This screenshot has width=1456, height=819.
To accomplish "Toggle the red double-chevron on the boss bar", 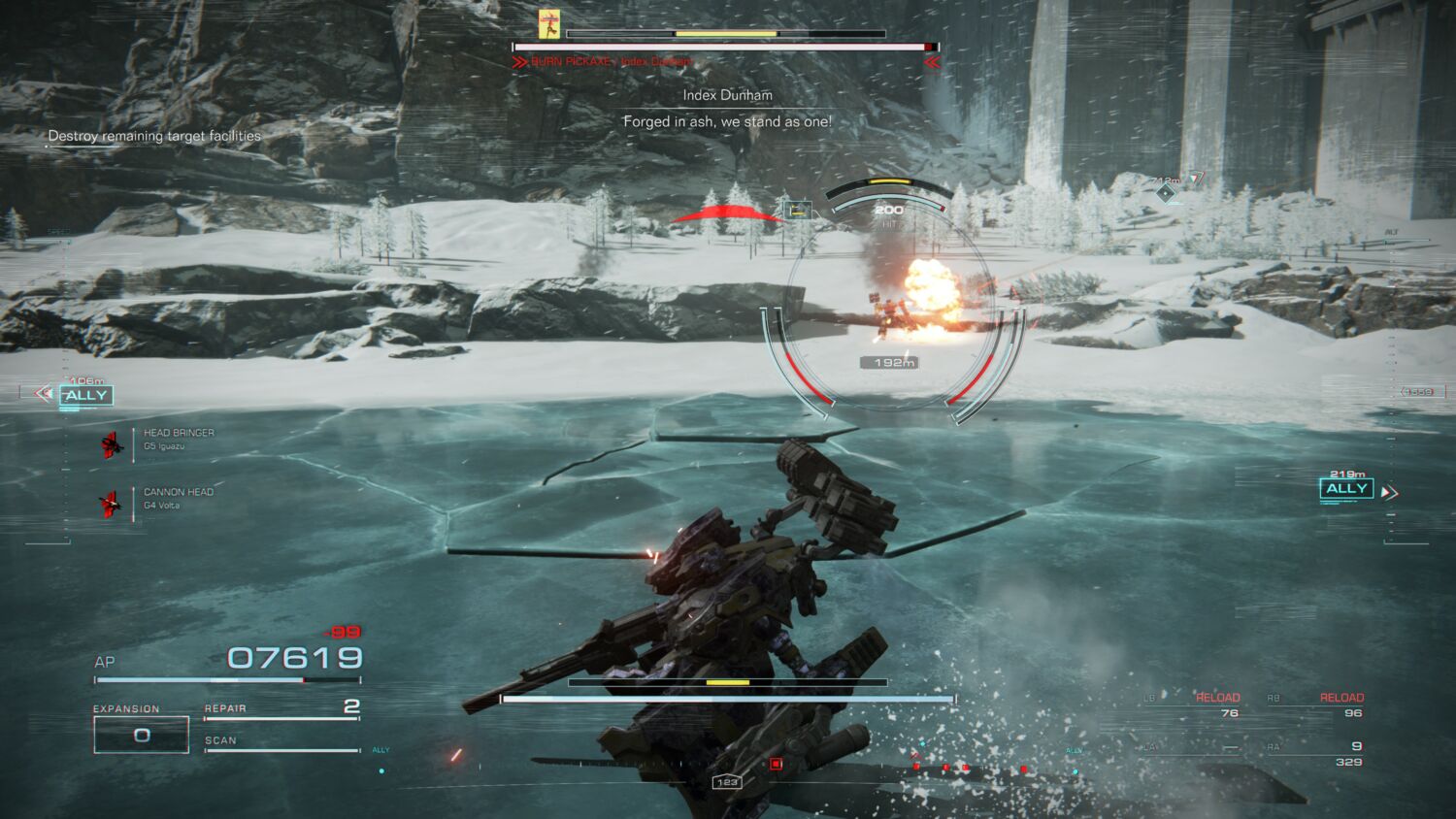I will 931,61.
